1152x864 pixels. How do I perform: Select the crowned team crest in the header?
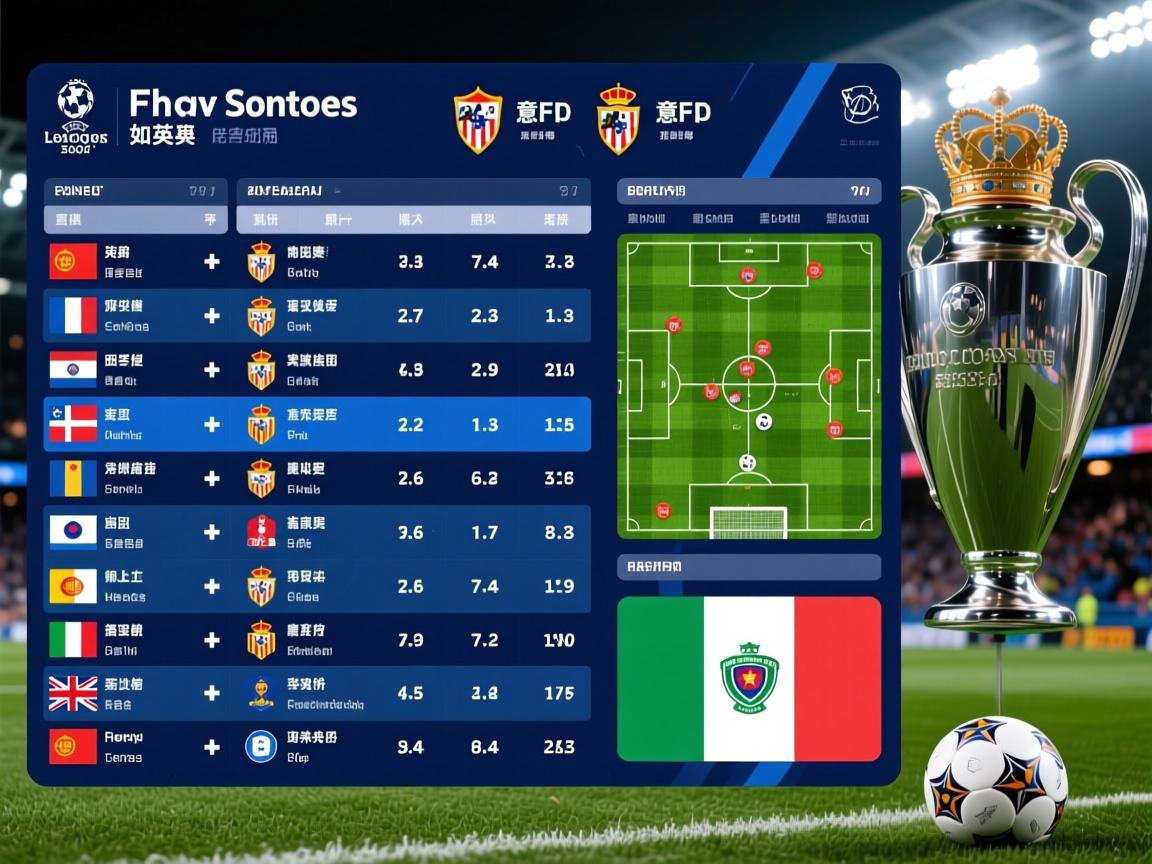coord(618,118)
